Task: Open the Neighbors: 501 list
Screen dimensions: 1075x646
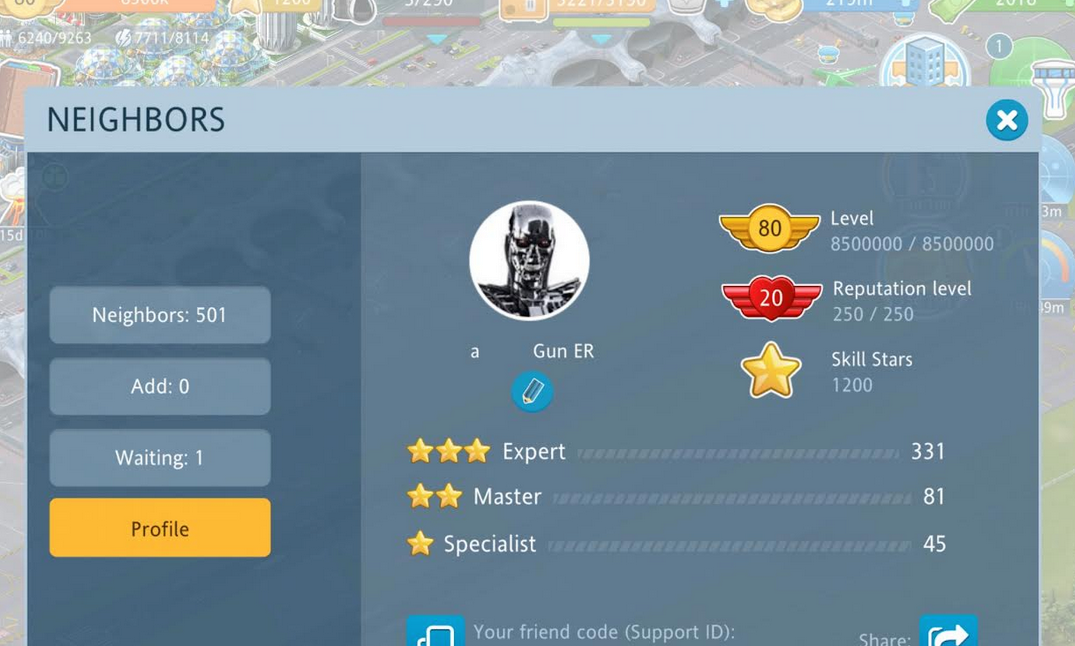Action: (x=160, y=315)
